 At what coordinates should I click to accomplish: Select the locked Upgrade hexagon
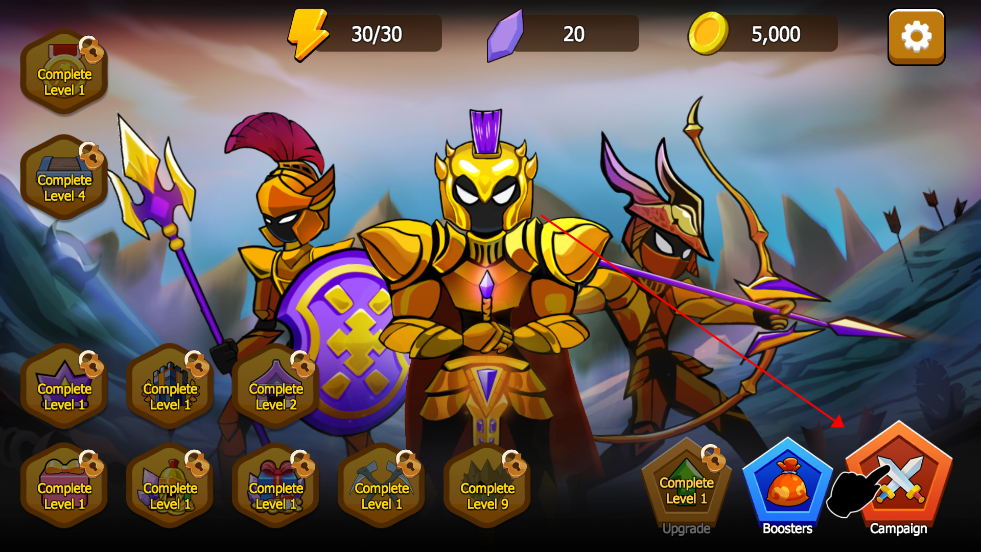tap(686, 487)
